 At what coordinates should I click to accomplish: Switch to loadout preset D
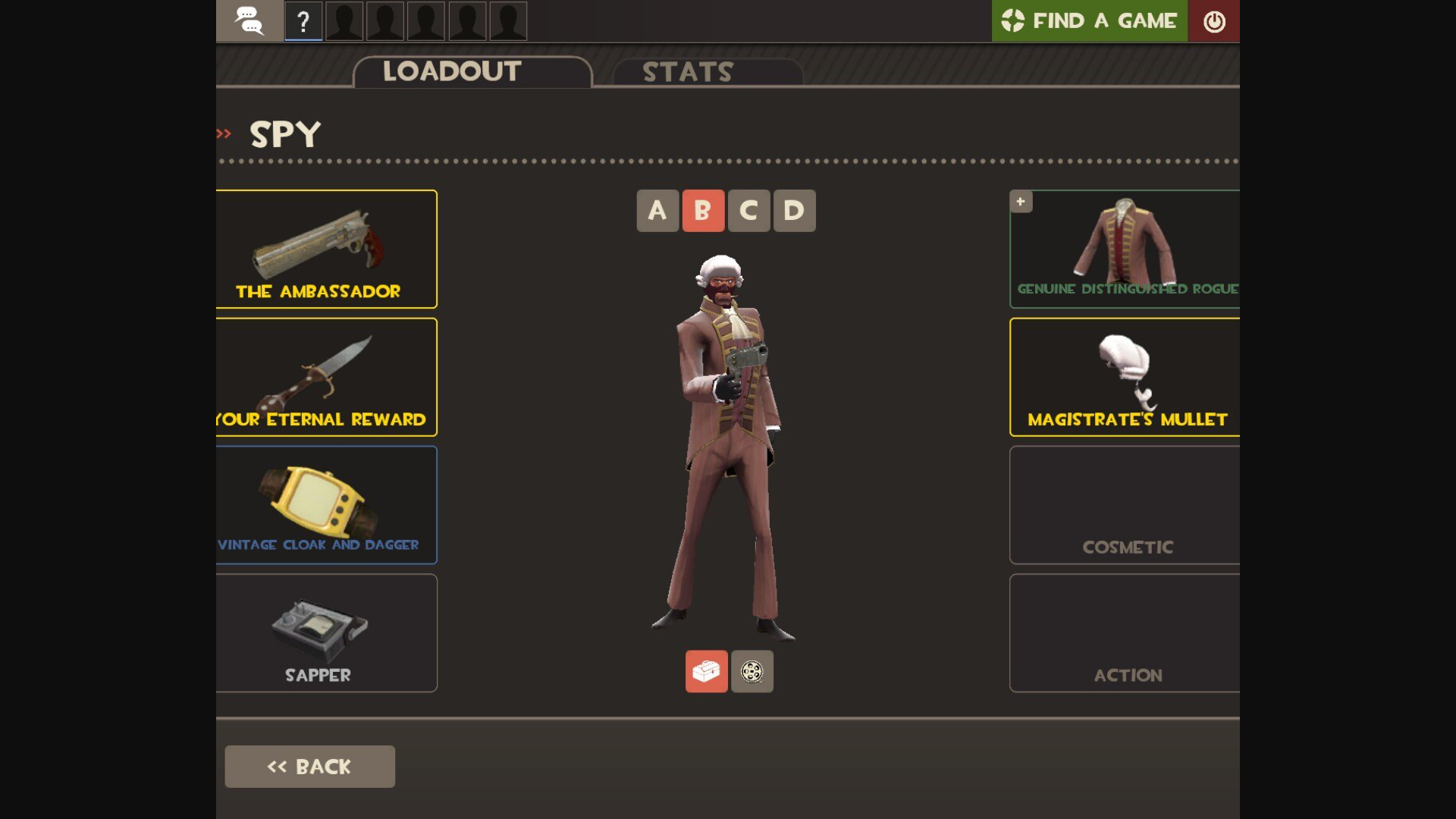(793, 210)
